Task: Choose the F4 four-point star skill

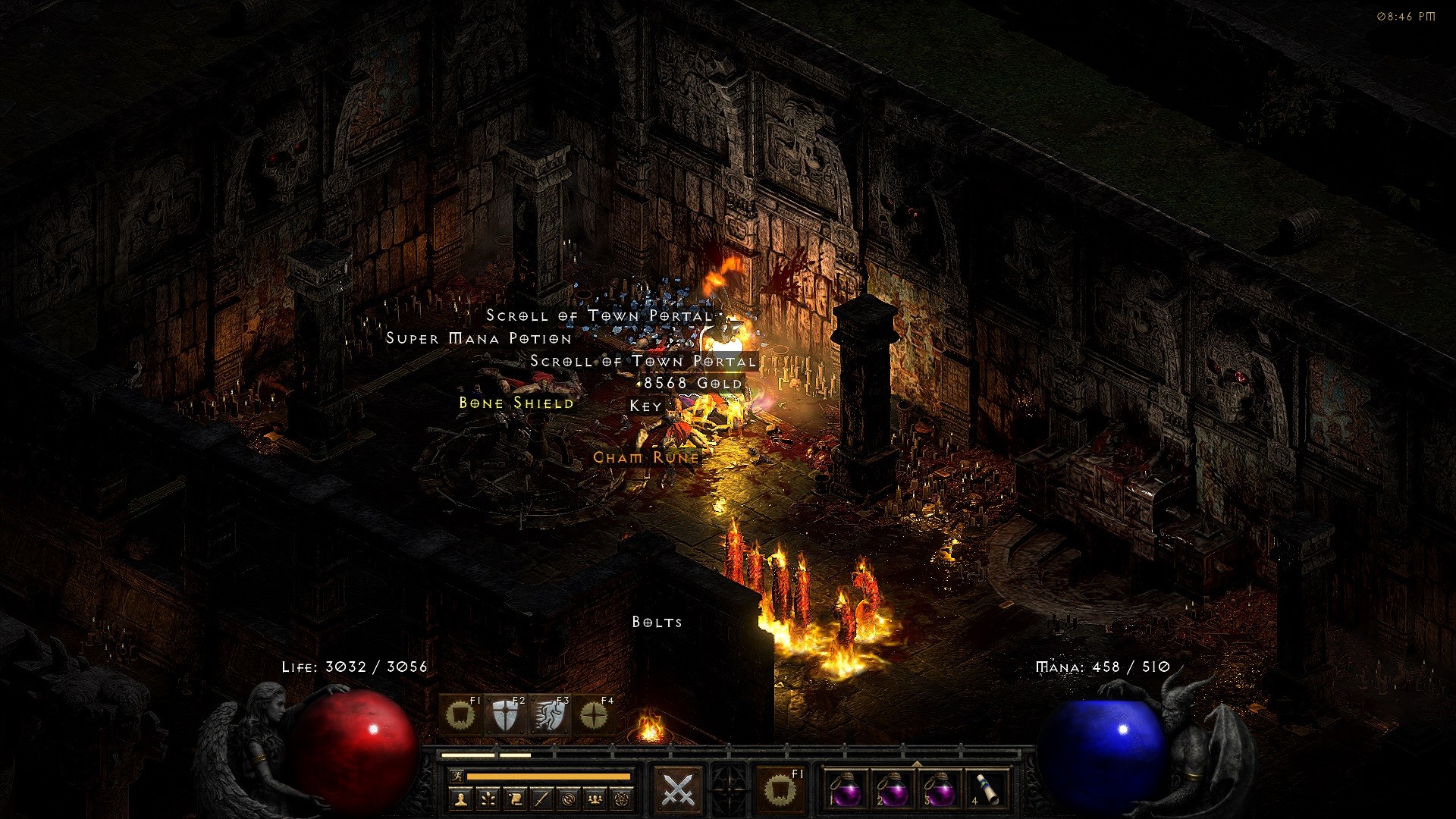Action: point(594,715)
